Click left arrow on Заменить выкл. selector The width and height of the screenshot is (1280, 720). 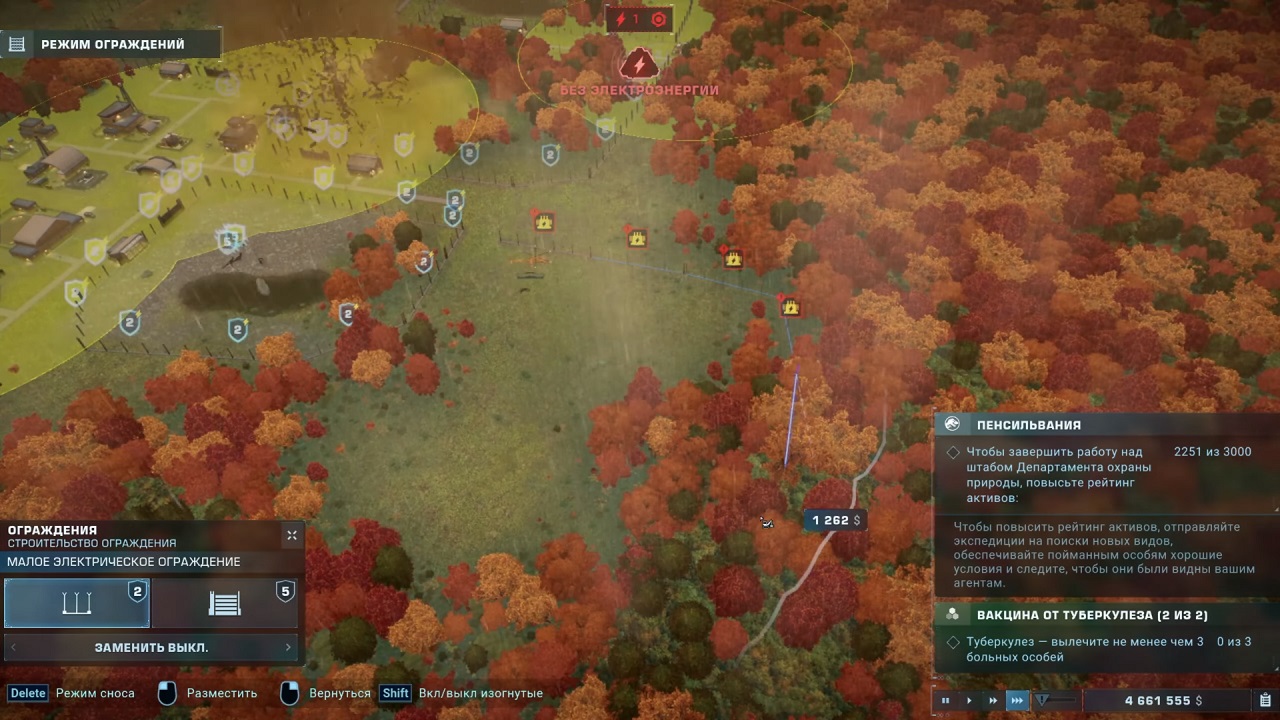click(14, 647)
